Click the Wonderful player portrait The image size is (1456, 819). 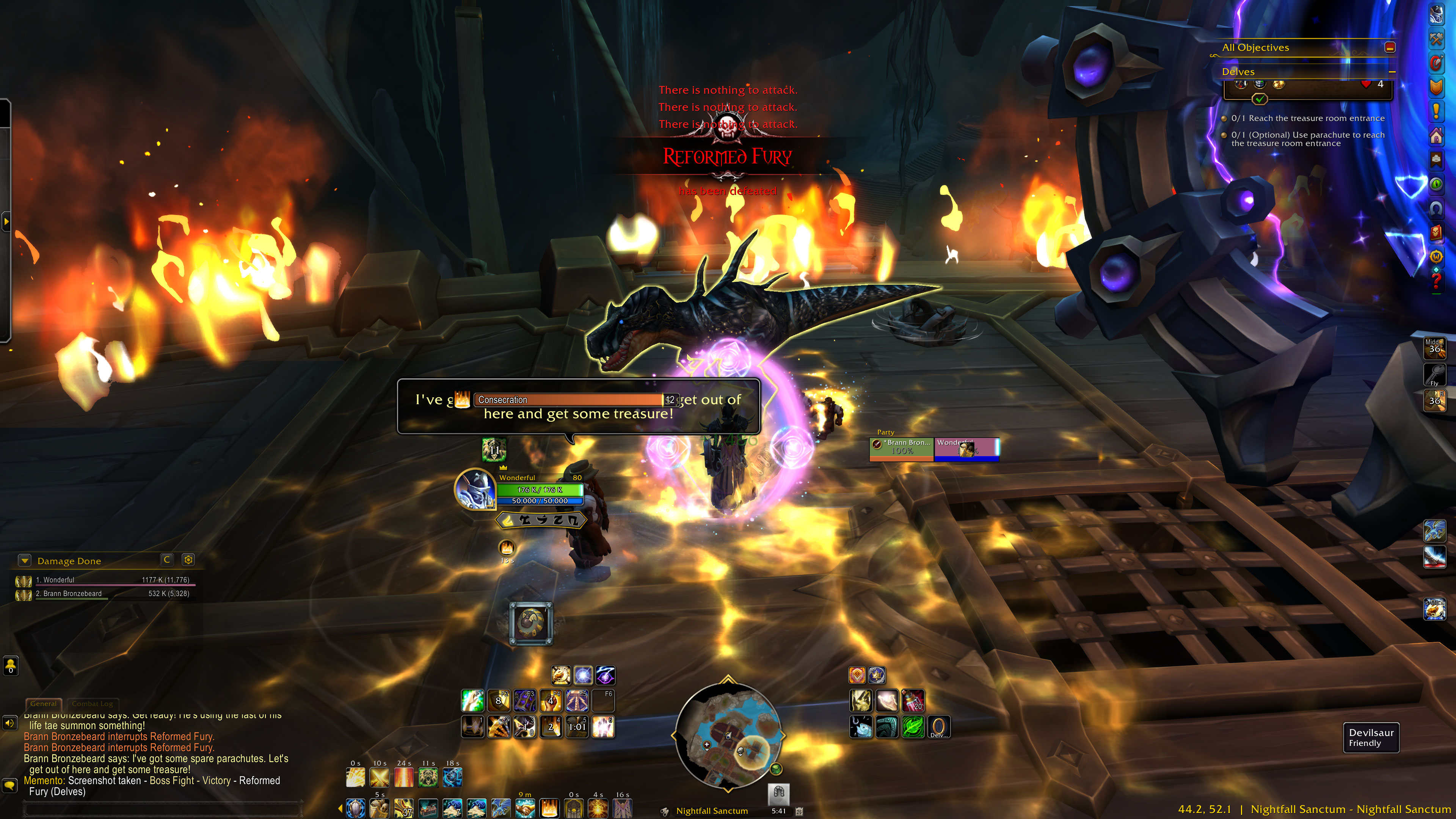[476, 489]
